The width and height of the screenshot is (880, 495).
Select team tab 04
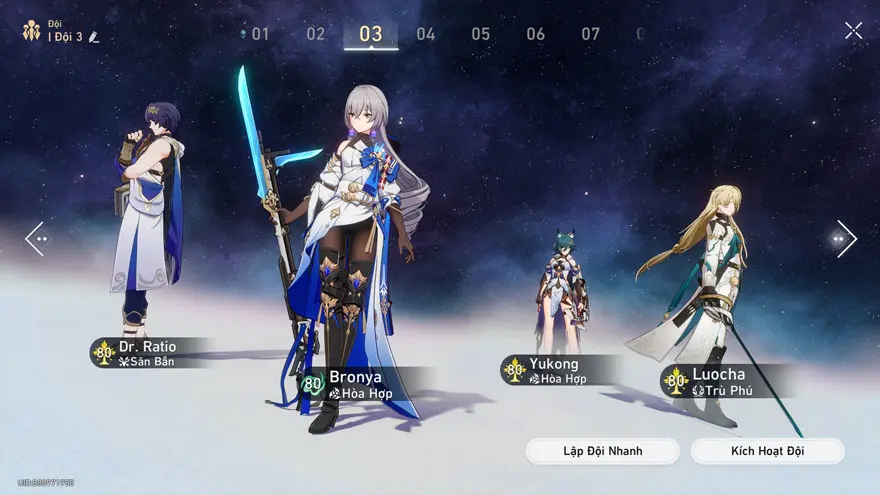(x=426, y=34)
